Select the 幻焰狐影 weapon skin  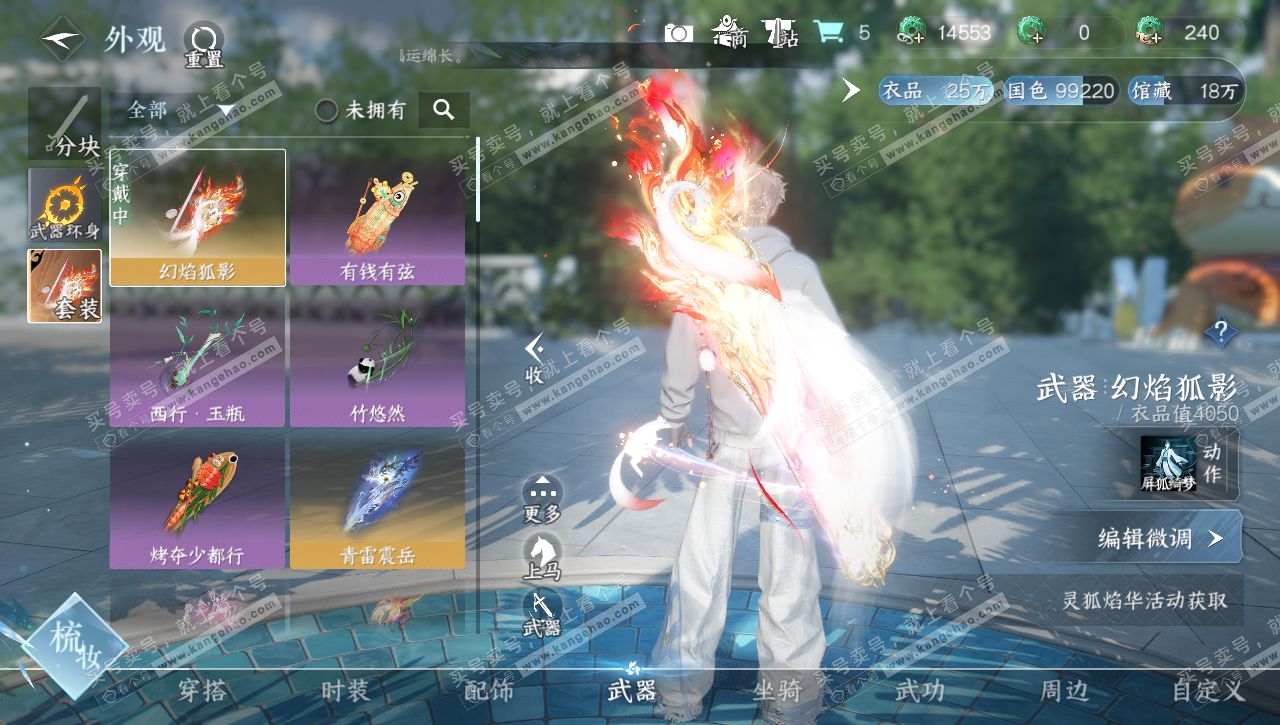pos(197,218)
